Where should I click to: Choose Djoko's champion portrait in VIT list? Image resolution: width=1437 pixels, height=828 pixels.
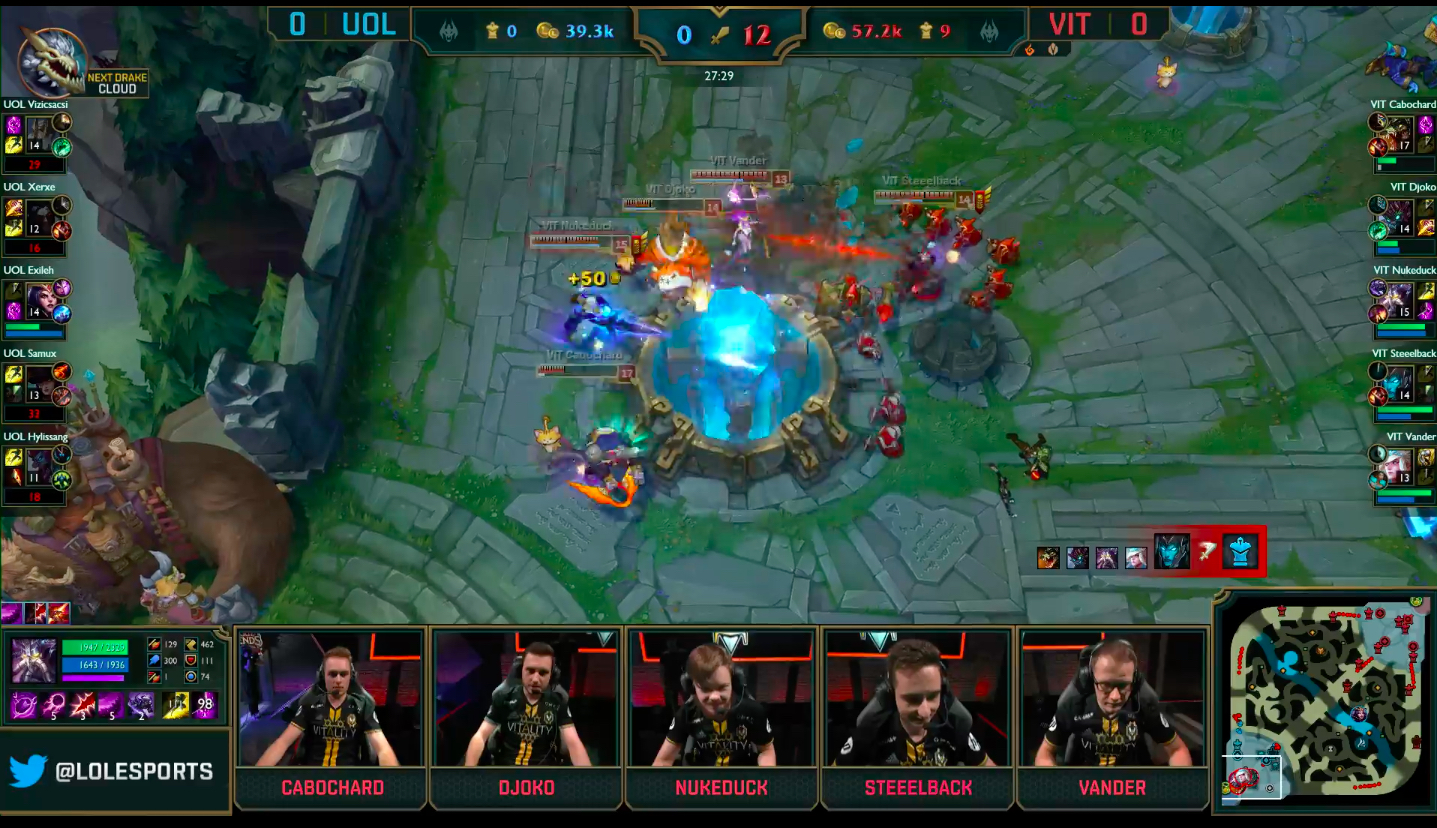[x=1399, y=214]
